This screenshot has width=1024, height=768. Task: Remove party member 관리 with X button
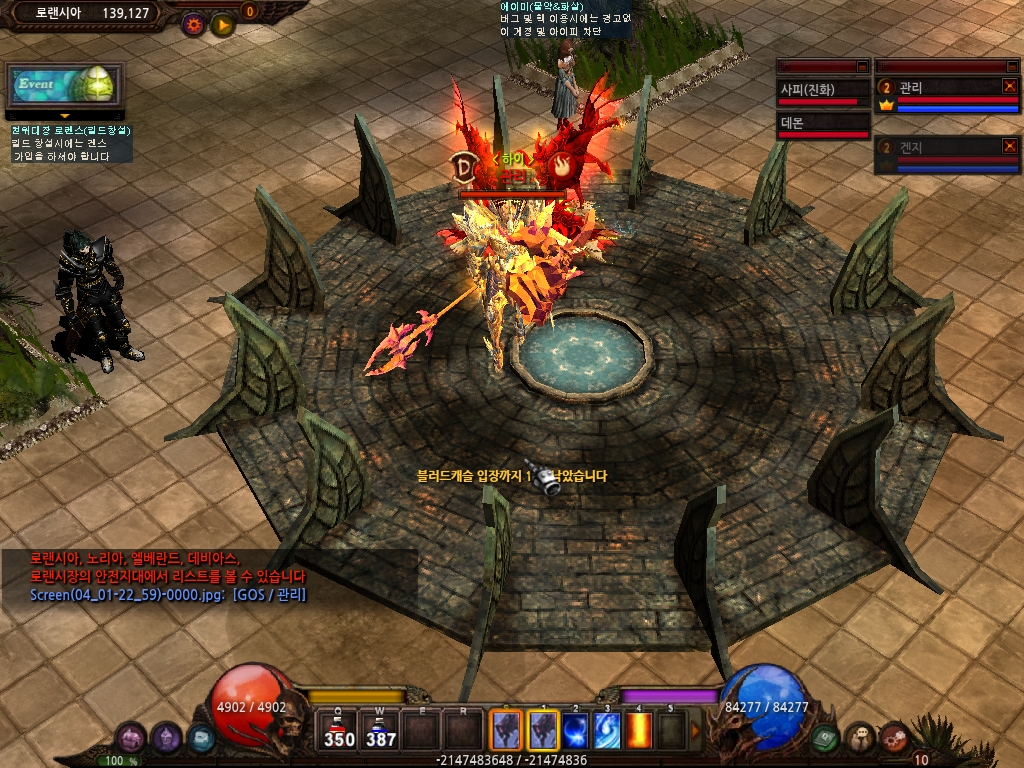coord(1010,87)
